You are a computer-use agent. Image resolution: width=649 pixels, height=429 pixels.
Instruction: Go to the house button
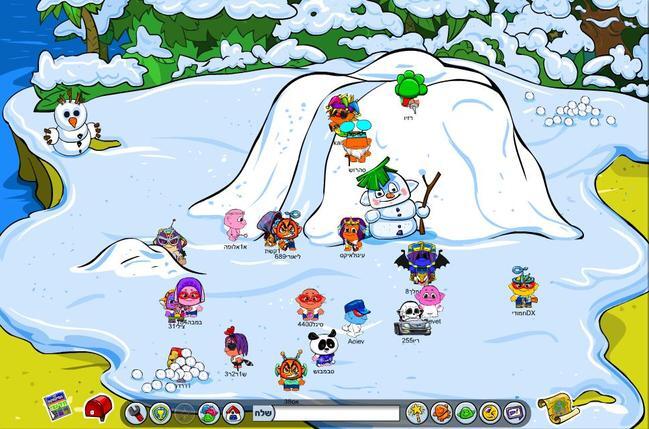(x=233, y=412)
